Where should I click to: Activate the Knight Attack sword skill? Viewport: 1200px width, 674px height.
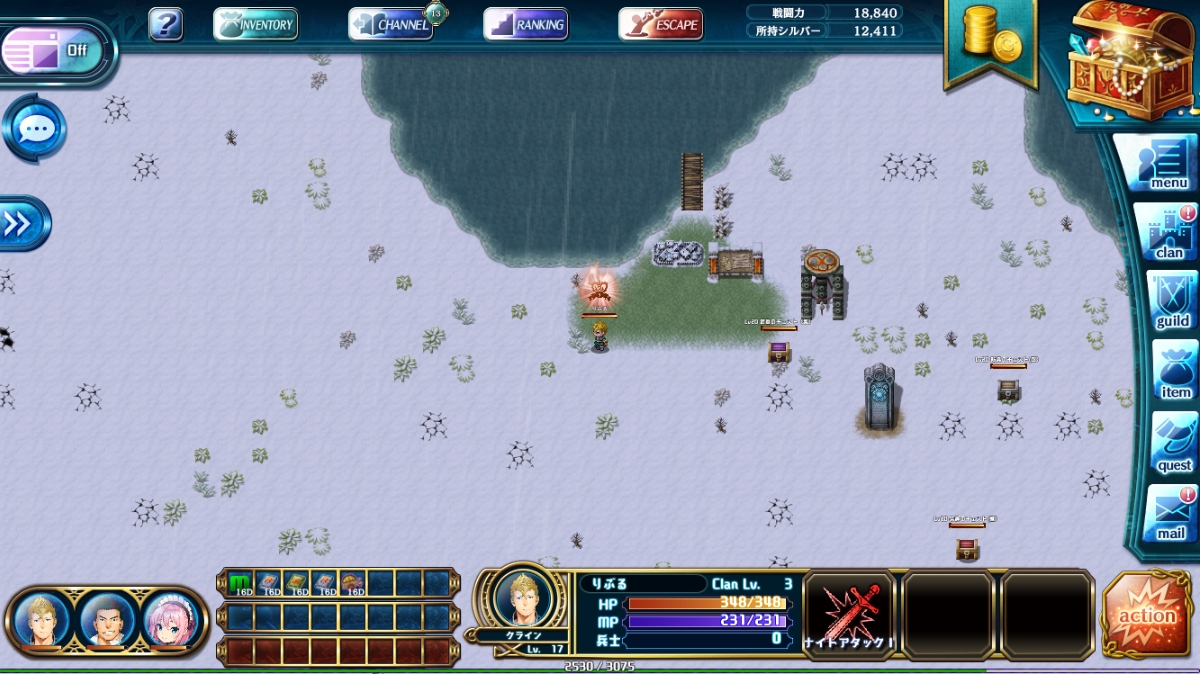[849, 614]
